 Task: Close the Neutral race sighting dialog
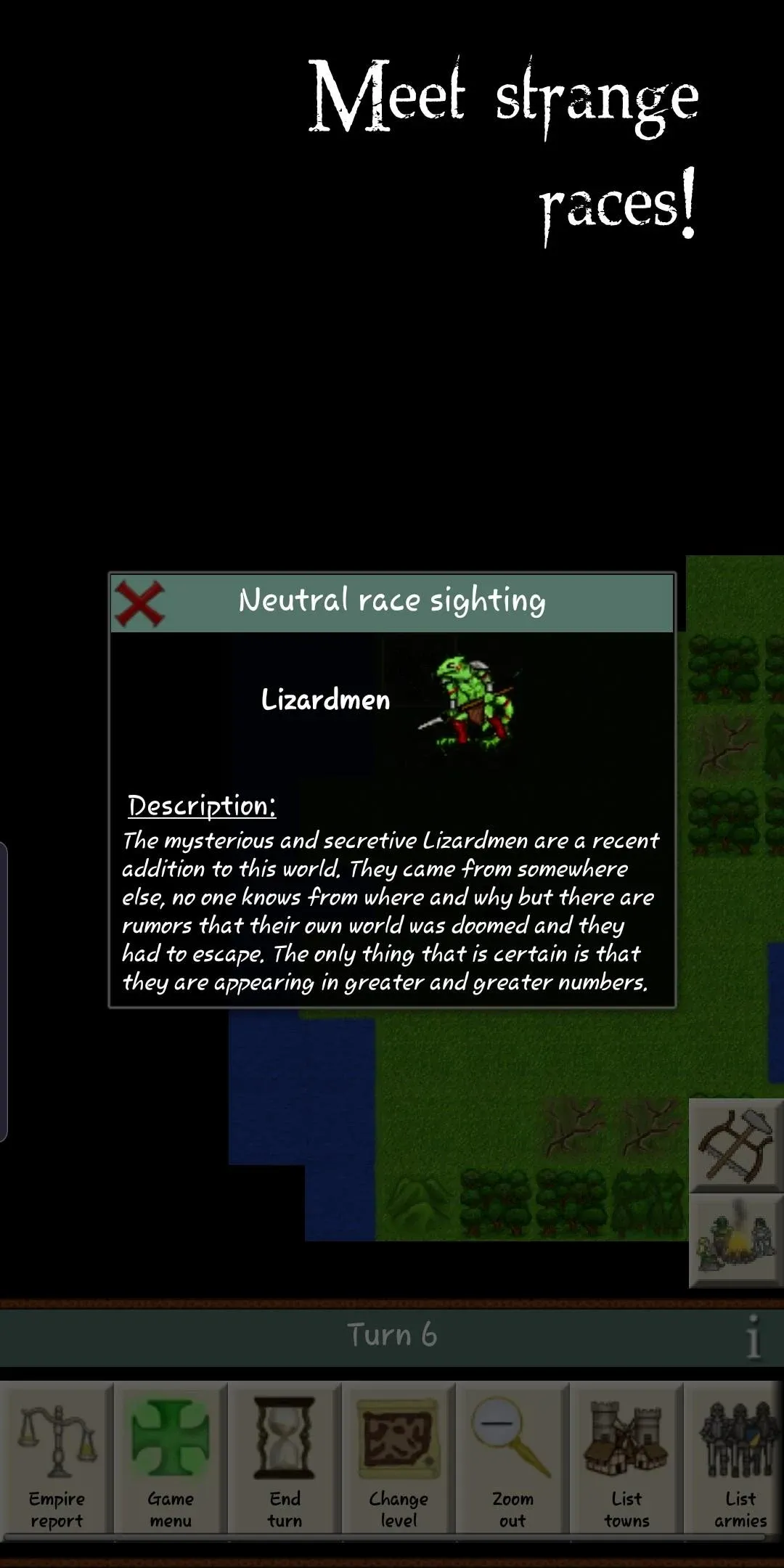coord(139,603)
